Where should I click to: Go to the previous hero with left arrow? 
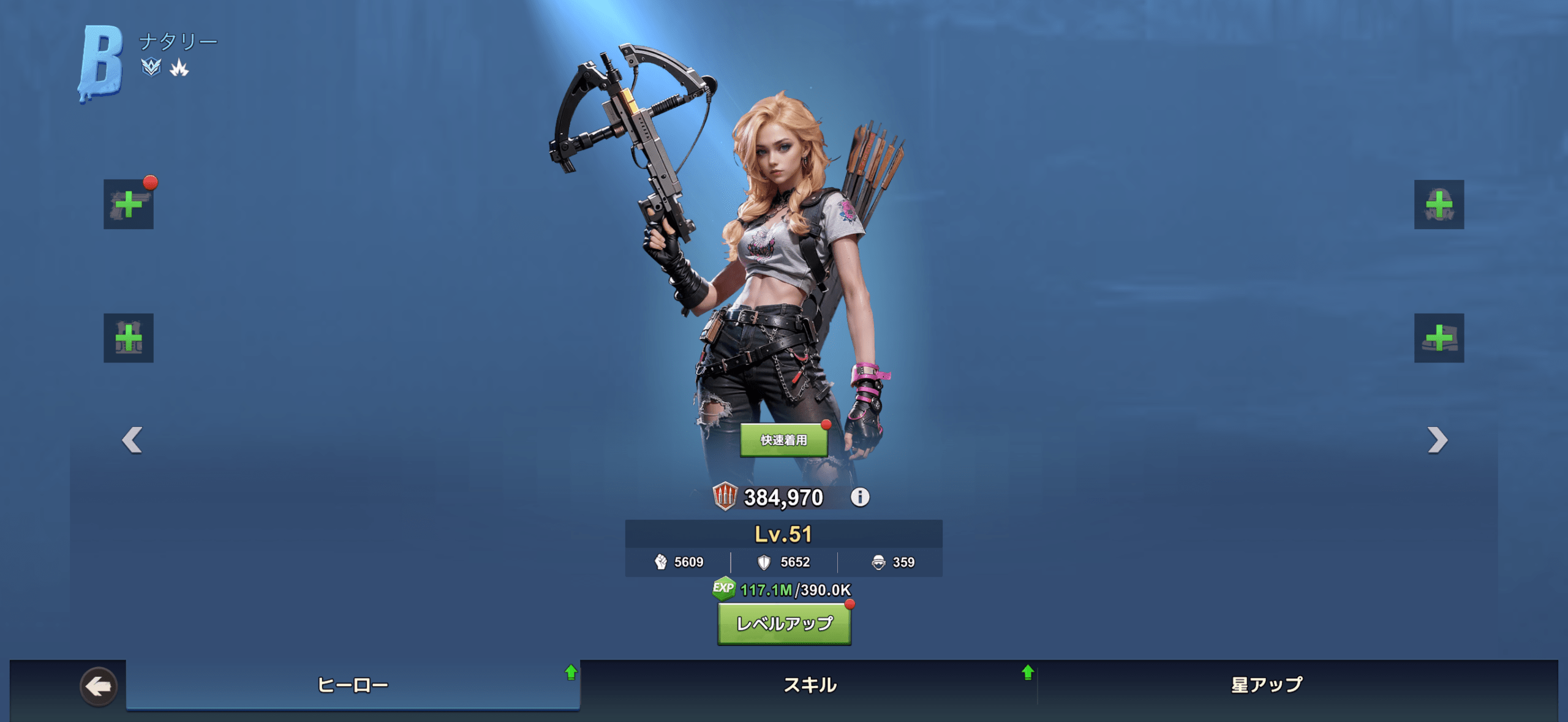point(132,440)
